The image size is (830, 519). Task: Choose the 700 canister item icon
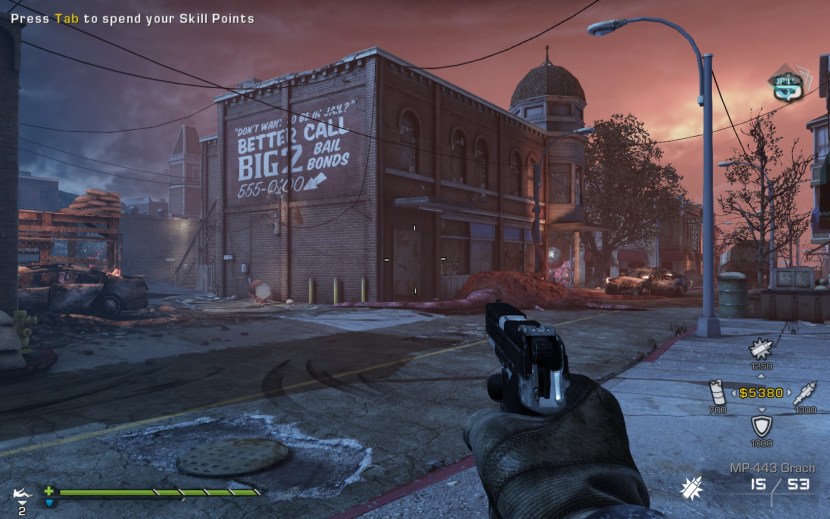click(717, 392)
